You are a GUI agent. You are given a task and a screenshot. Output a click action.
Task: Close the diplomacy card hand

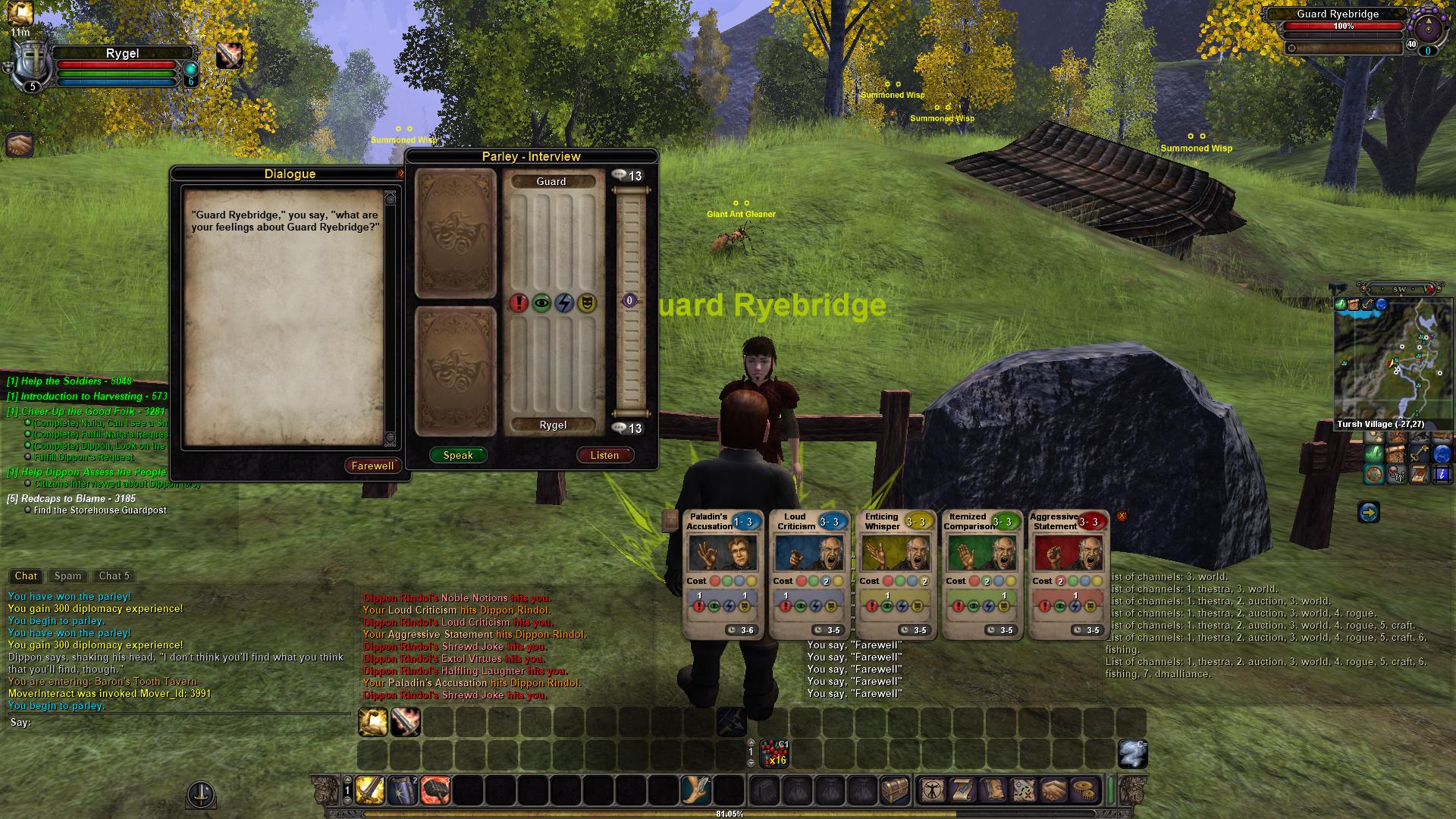coord(1122,516)
